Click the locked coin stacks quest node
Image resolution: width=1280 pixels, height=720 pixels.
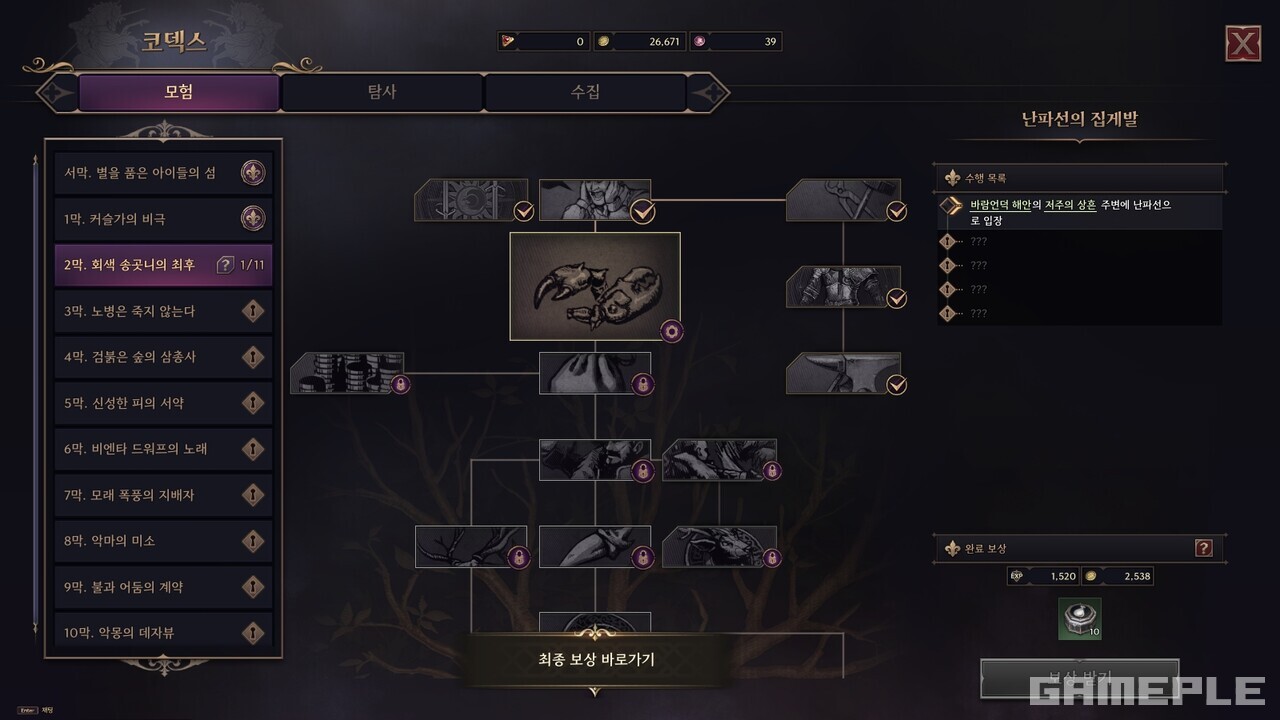click(348, 372)
